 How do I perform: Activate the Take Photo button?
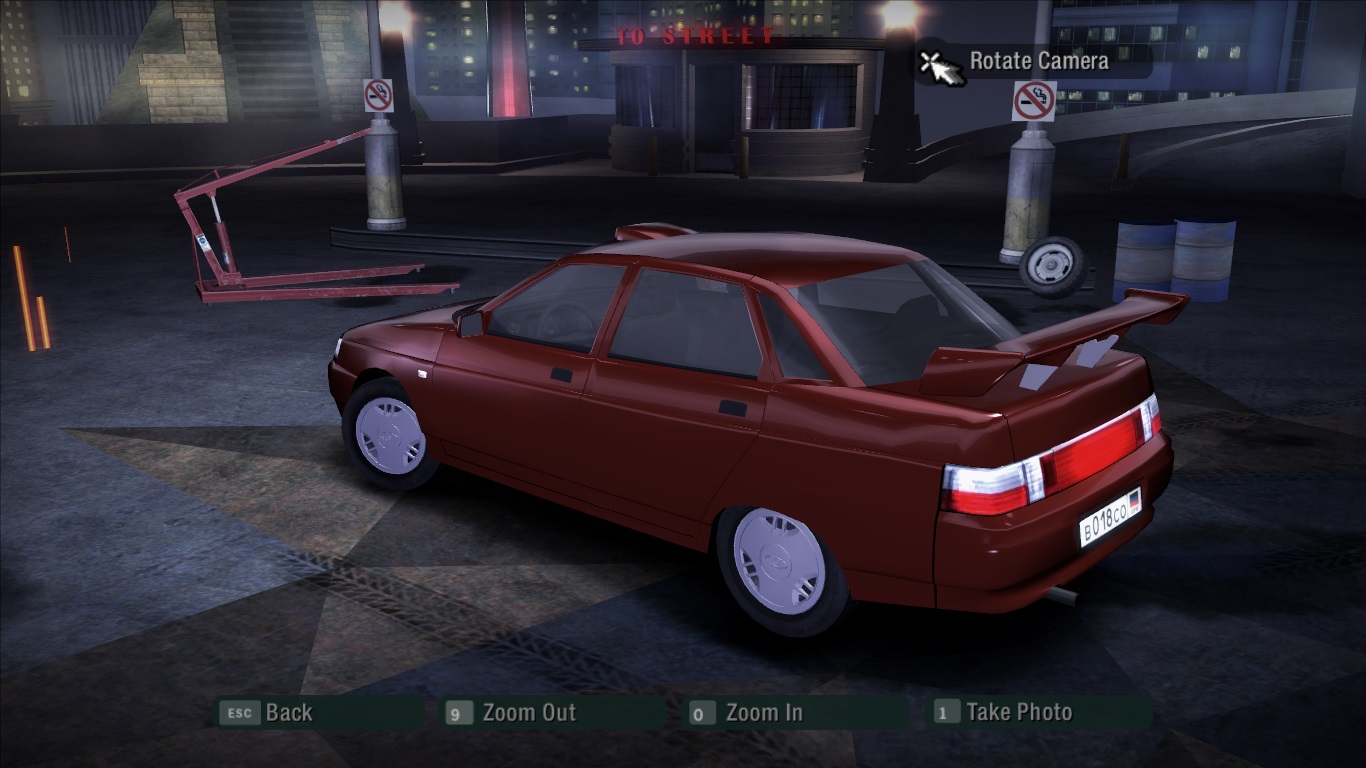pos(1018,713)
